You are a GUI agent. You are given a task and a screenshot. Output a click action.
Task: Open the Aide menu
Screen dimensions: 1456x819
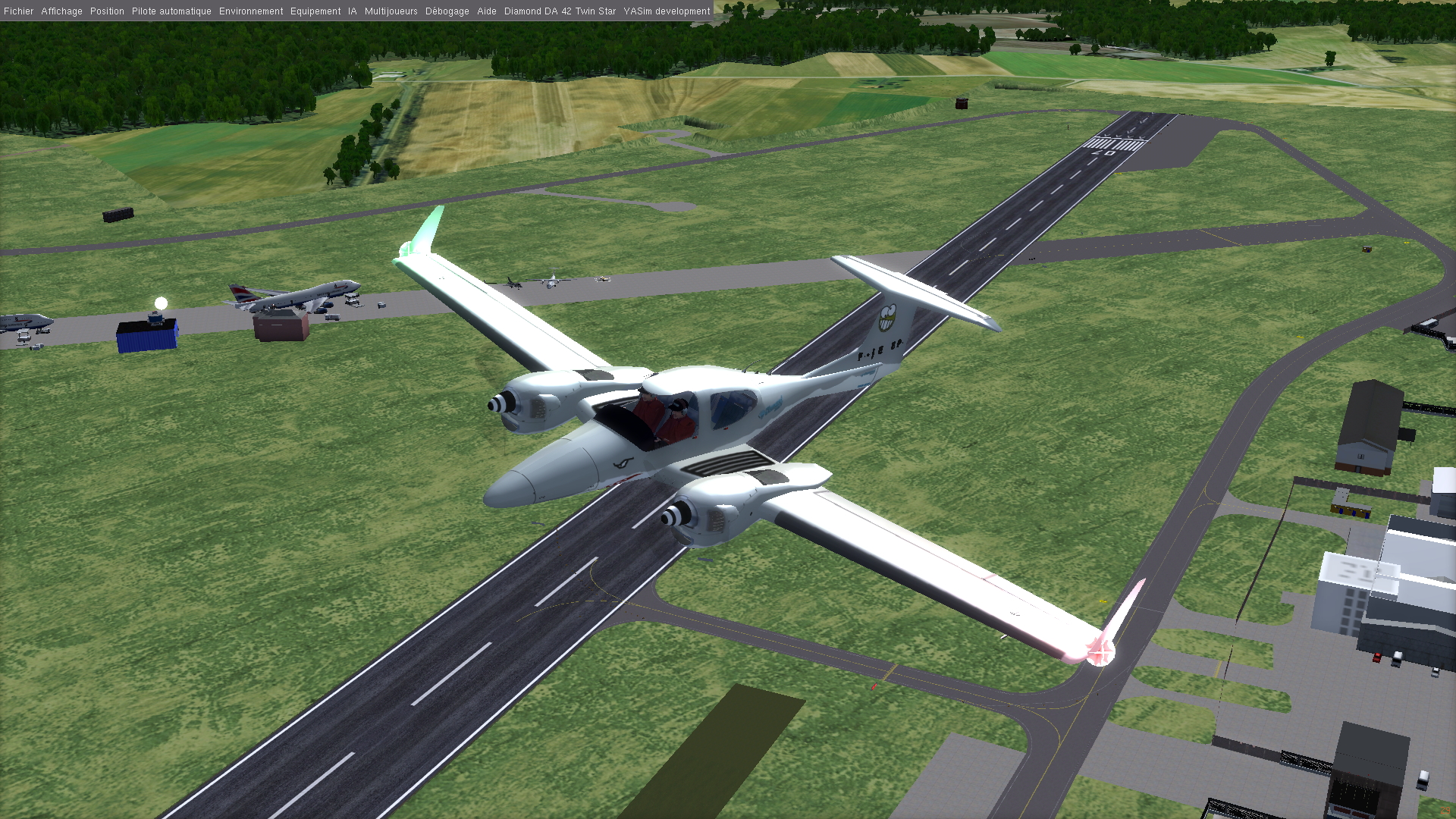click(x=487, y=11)
